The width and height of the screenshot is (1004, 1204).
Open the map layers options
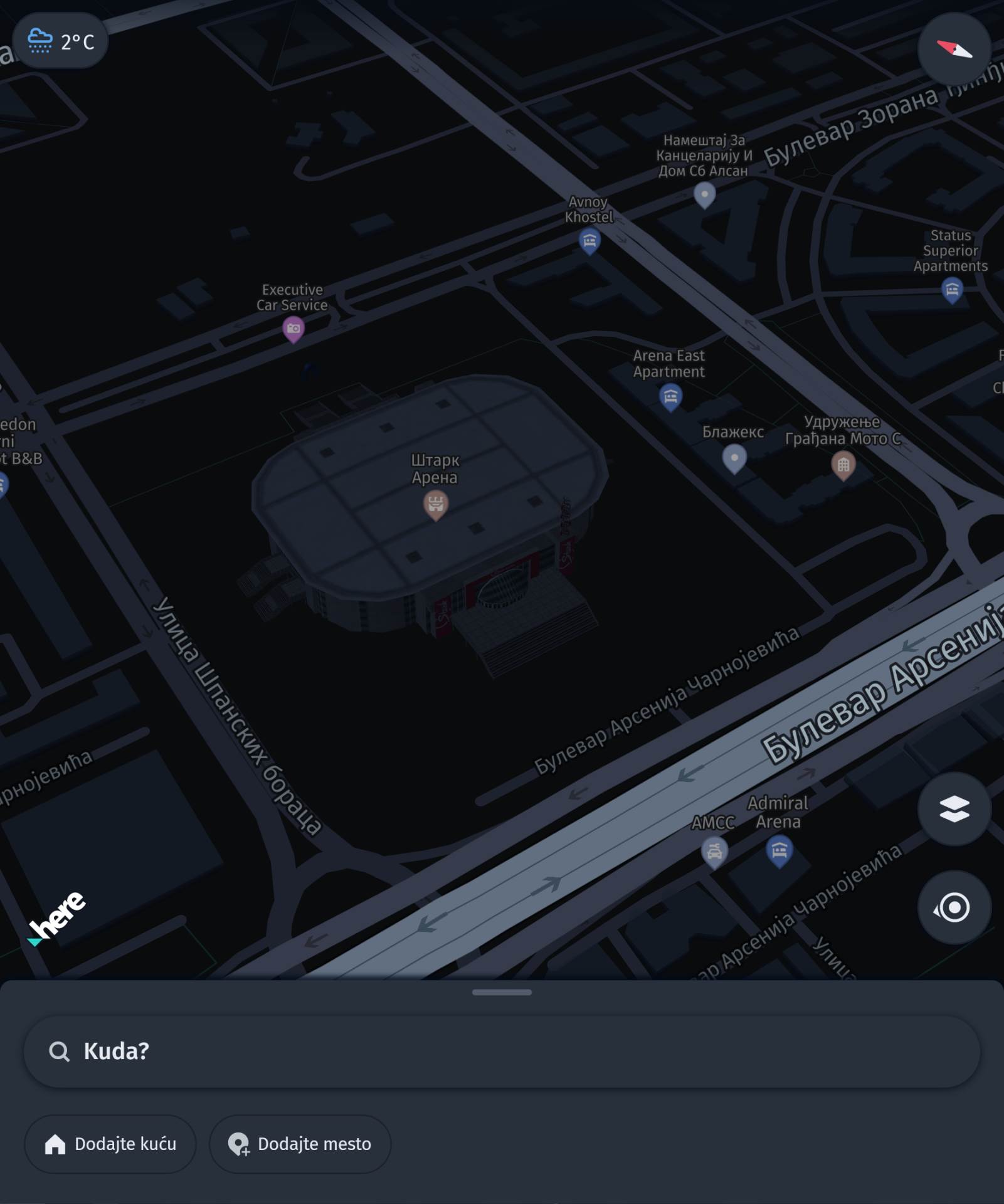(954, 809)
